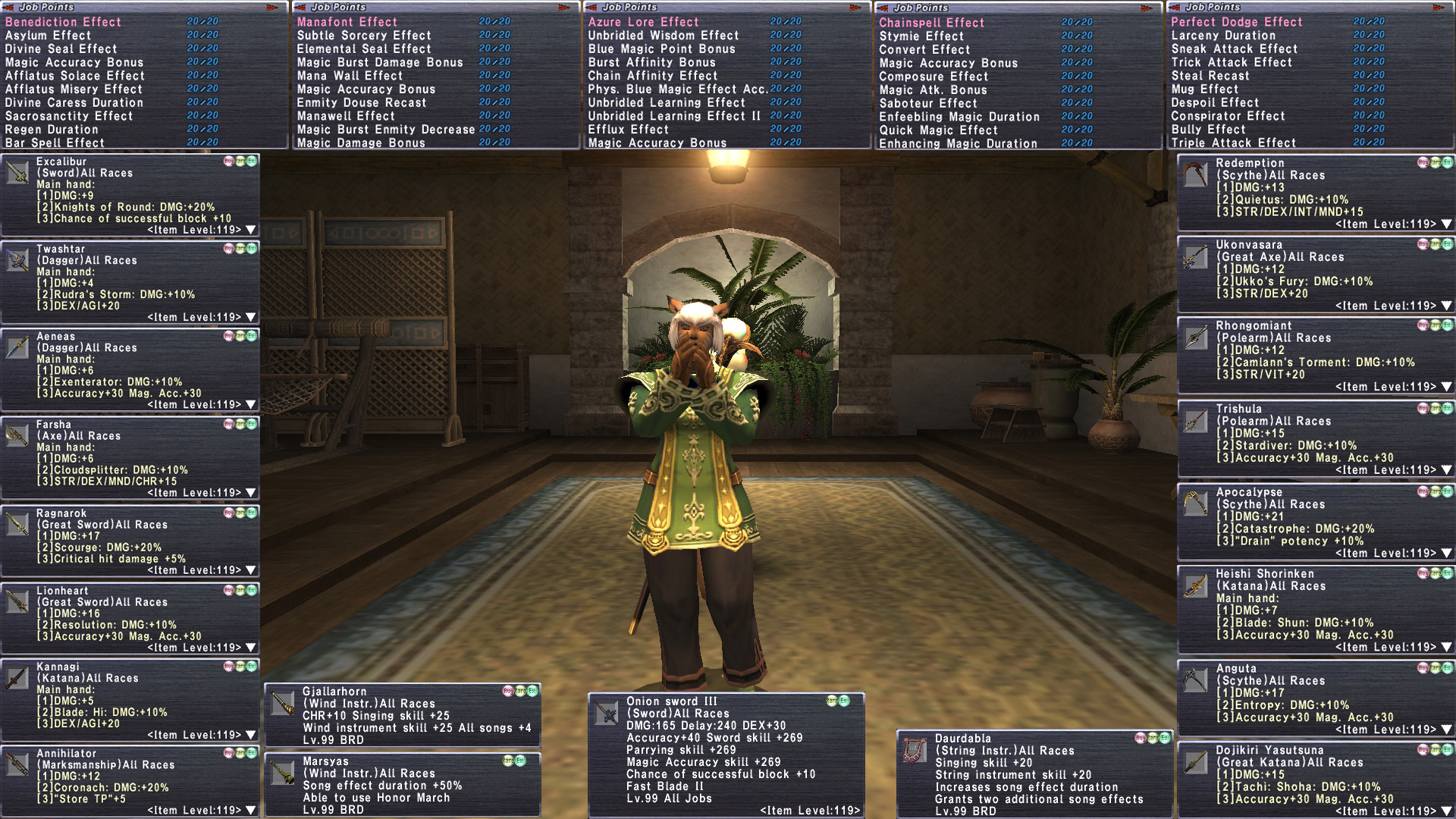
Task: Click the Ragnarok great sword icon
Action: tap(17, 524)
